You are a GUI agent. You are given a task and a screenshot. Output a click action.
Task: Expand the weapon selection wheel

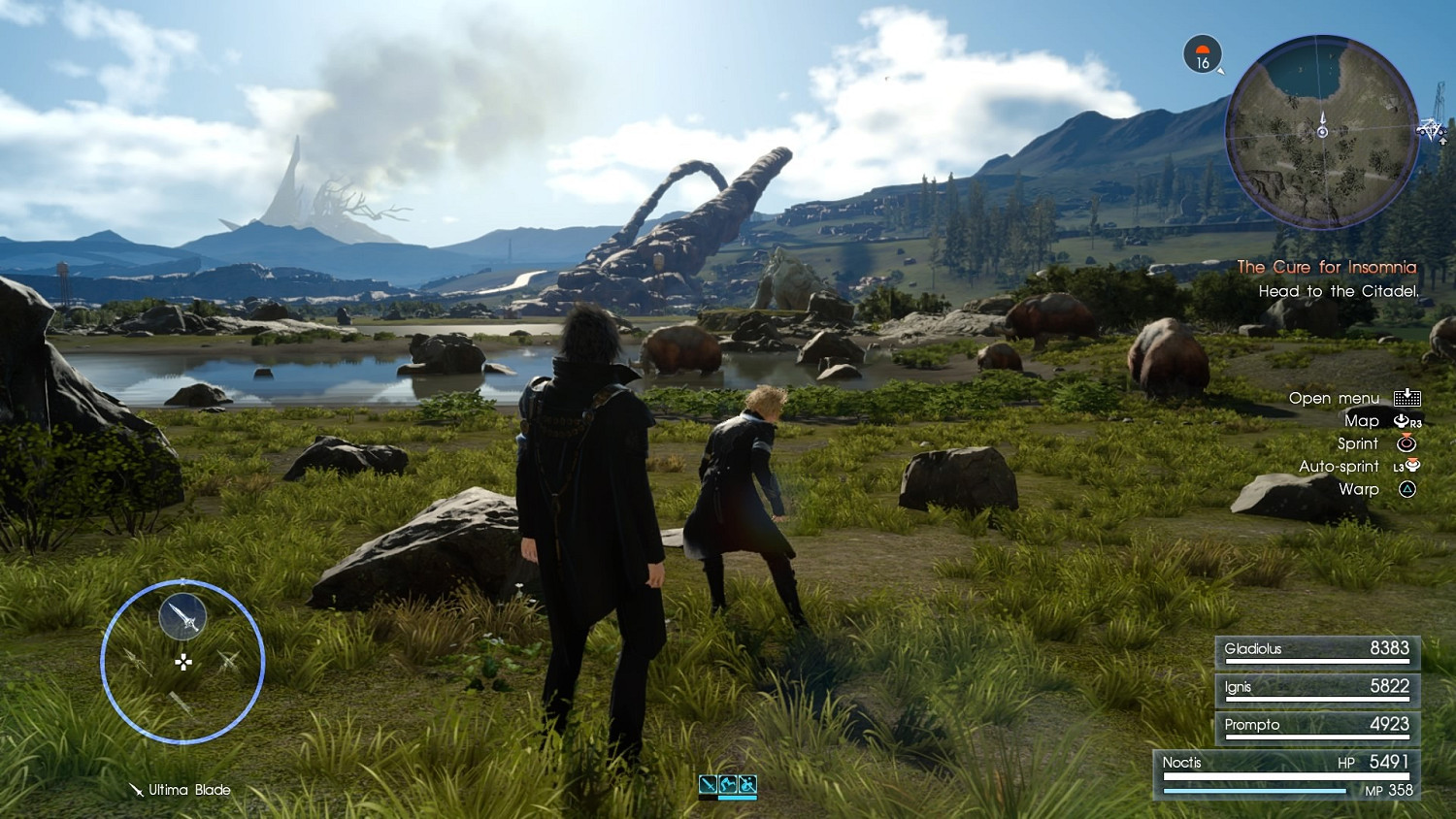click(x=182, y=662)
